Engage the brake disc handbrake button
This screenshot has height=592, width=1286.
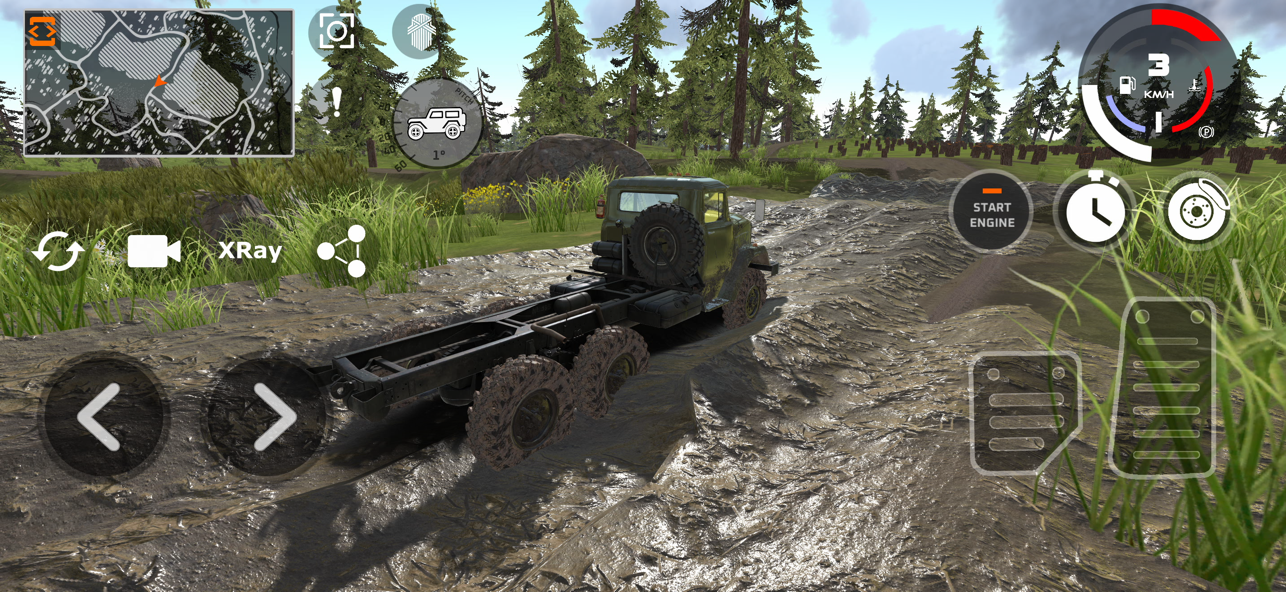[1197, 212]
